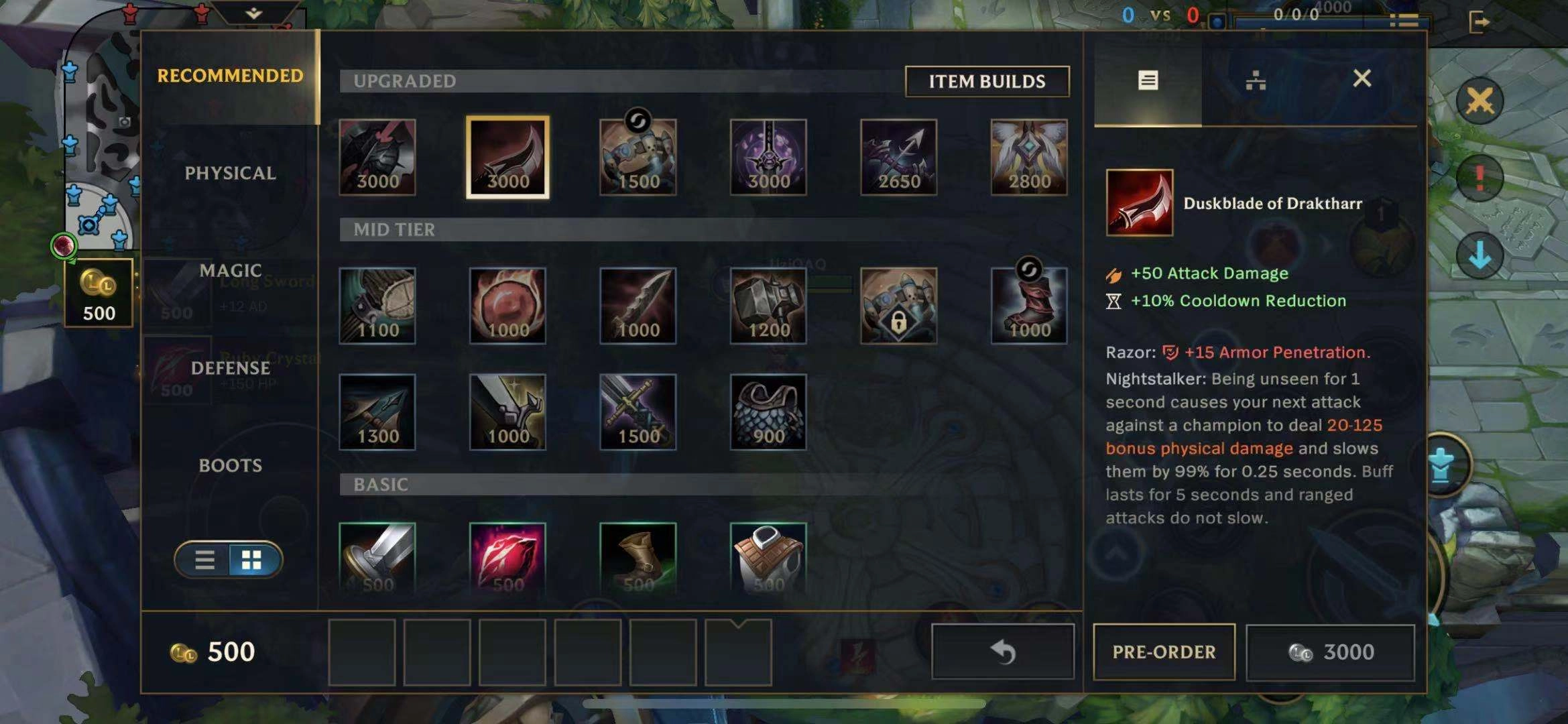This screenshot has width=1568, height=724.
Task: Show the item build tree tab
Action: click(x=1255, y=80)
